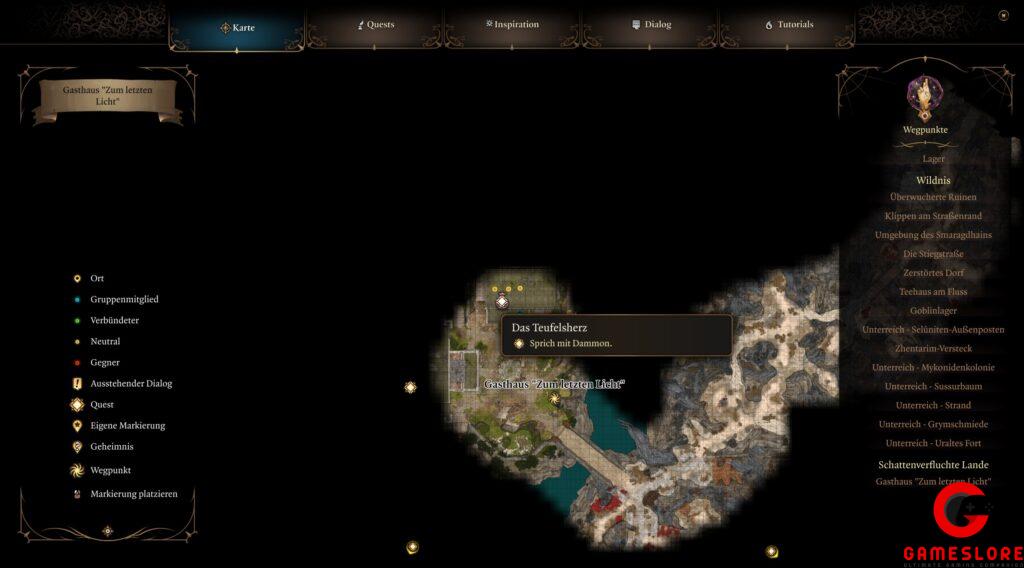Screen dimensions: 1024x568
Task: Open the Quests tab
Action: point(376,25)
